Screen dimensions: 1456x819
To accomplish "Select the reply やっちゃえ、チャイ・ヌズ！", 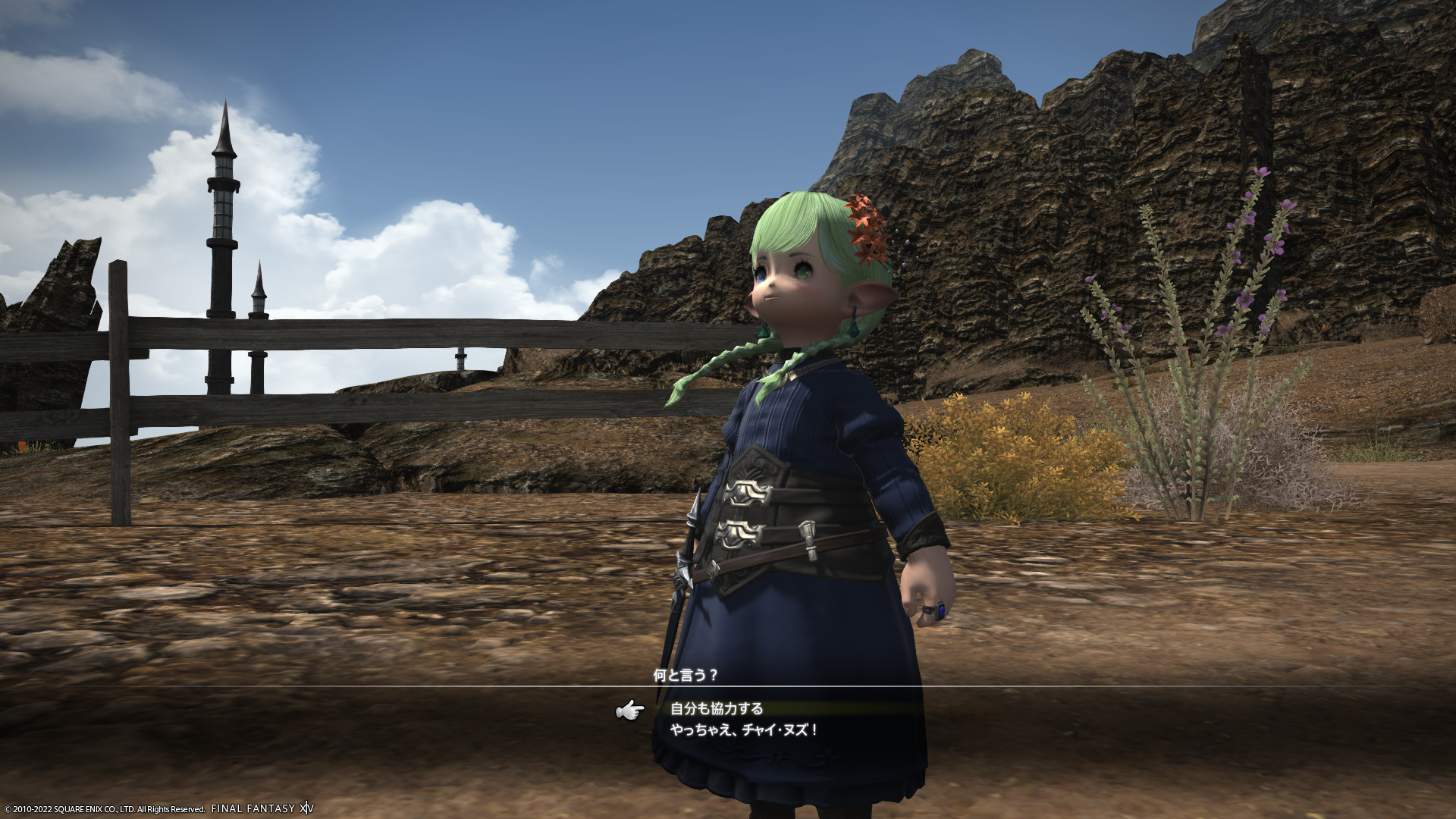I will (x=744, y=730).
